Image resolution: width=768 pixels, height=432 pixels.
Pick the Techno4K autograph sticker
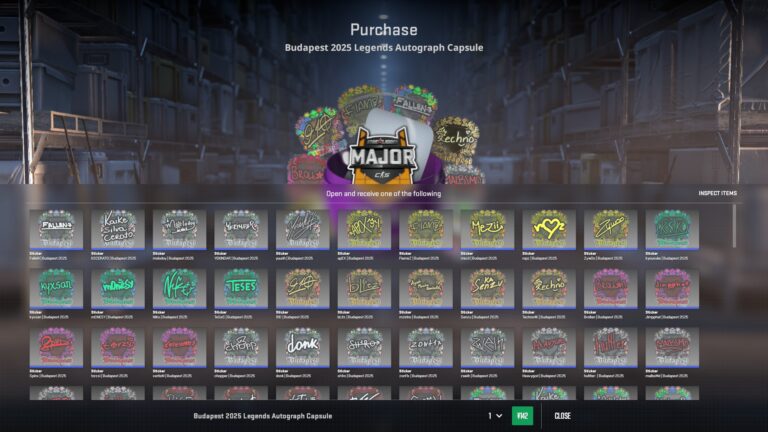pyautogui.click(x=549, y=288)
